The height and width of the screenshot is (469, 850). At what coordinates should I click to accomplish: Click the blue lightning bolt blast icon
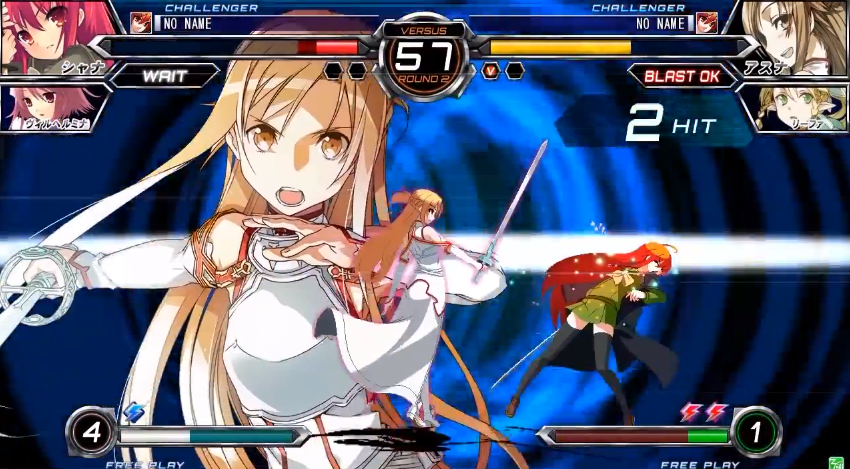(134, 412)
